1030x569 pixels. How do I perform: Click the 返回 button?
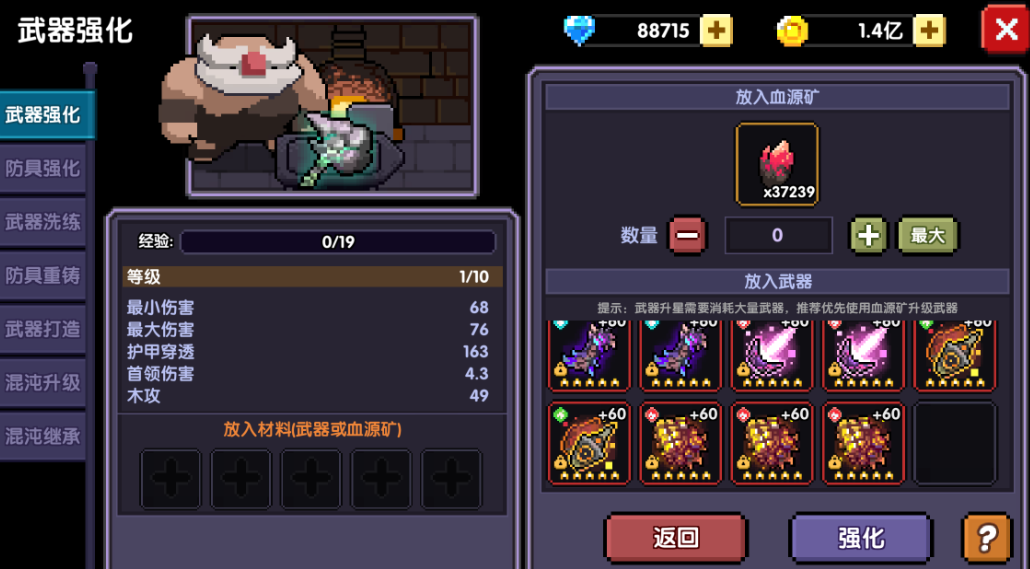click(675, 538)
